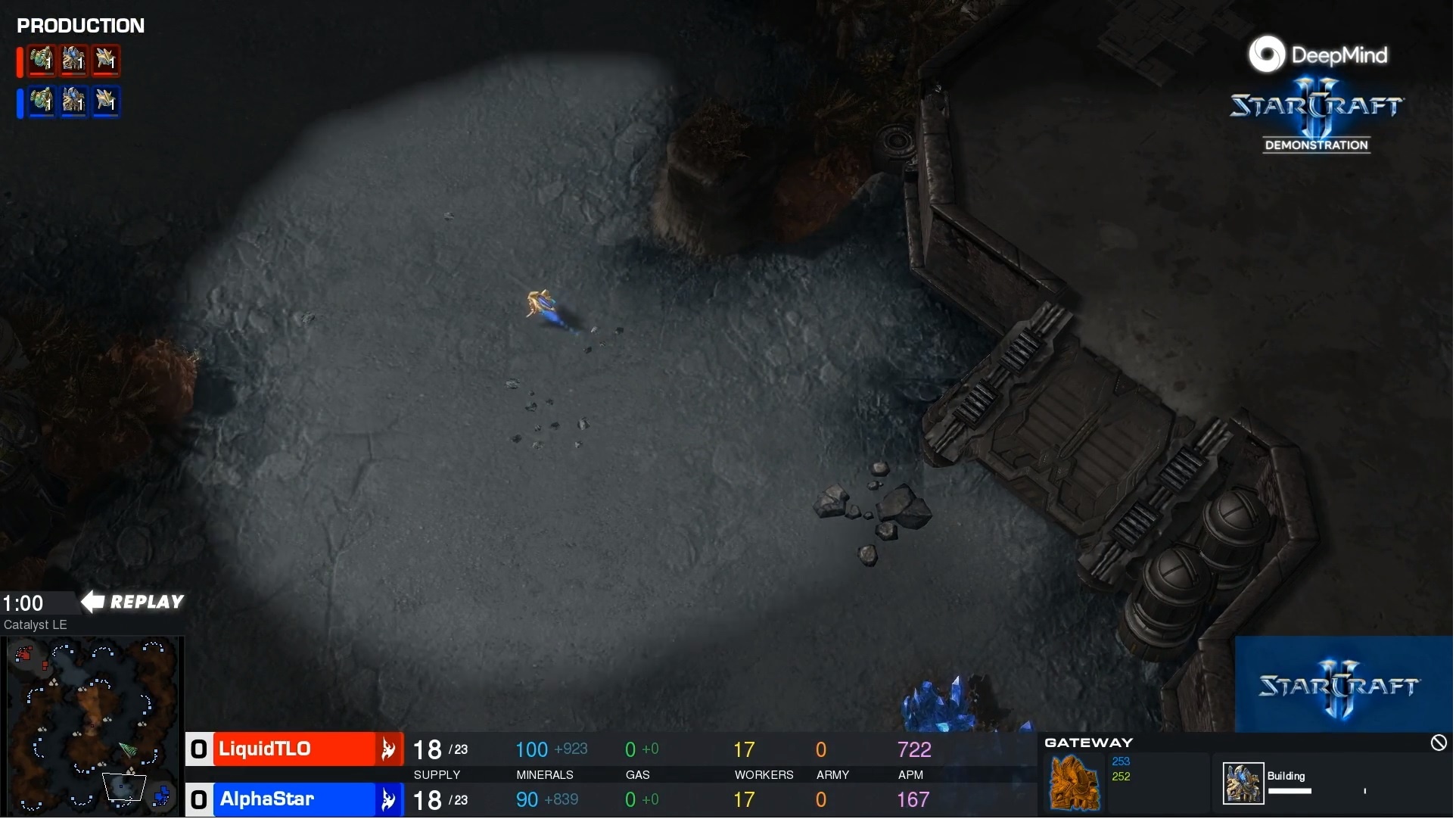Select LiquidTLO's Gateway production icon

[x=73, y=61]
